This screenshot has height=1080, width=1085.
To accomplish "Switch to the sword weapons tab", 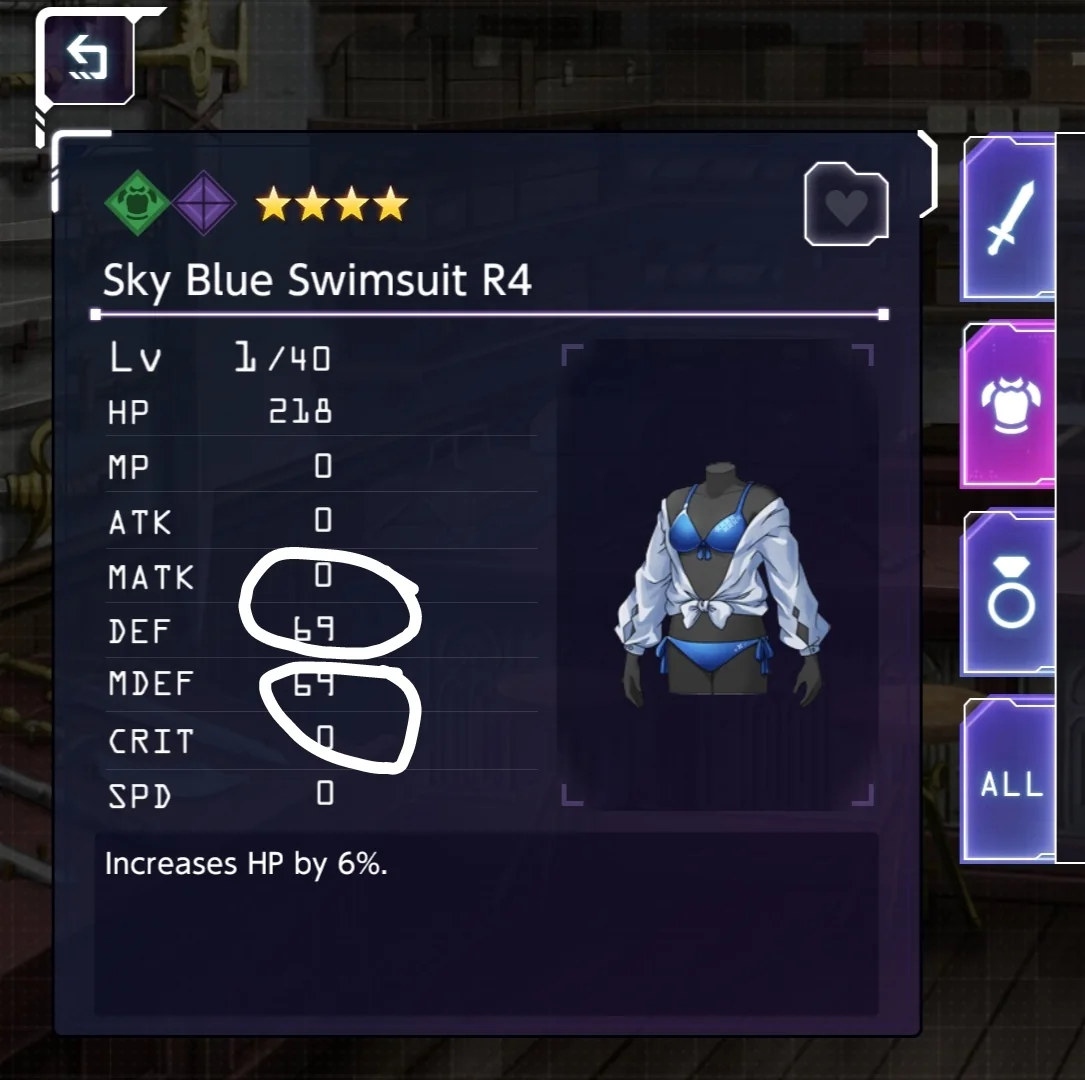I will 1008,219.
